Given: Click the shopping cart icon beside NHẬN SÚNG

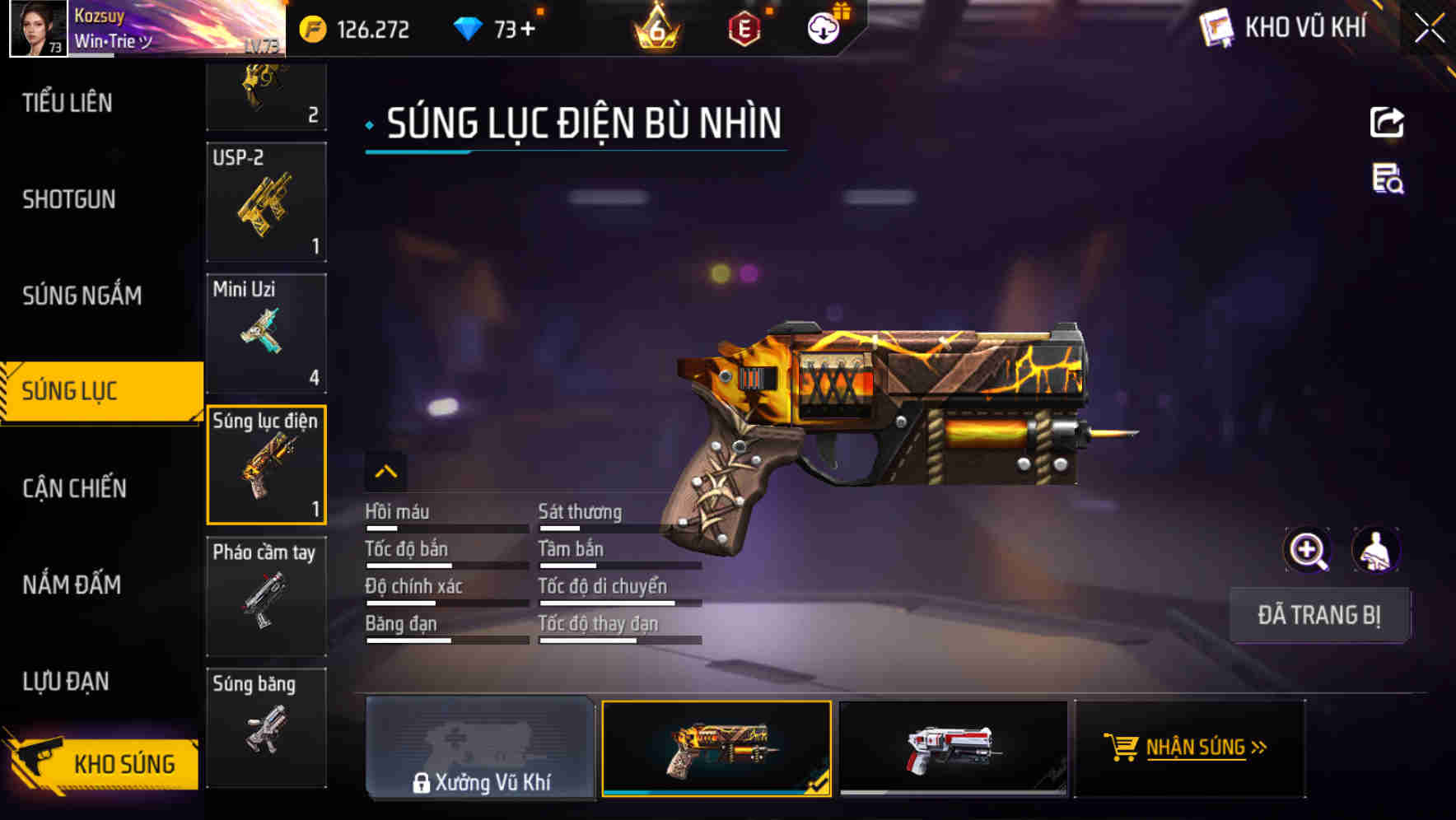Looking at the screenshot, I should [x=1122, y=748].
